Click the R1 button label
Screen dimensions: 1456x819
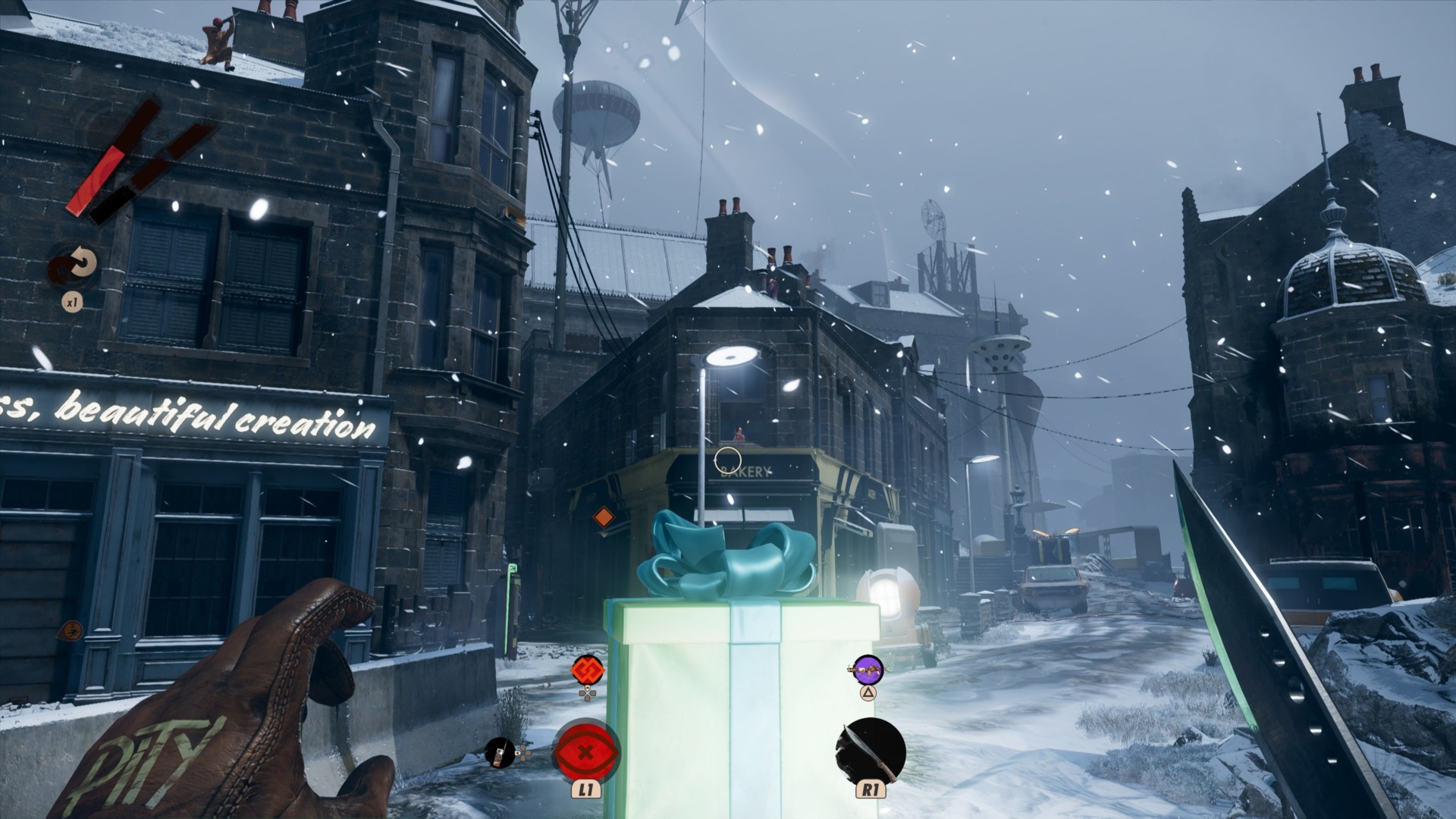[869, 791]
